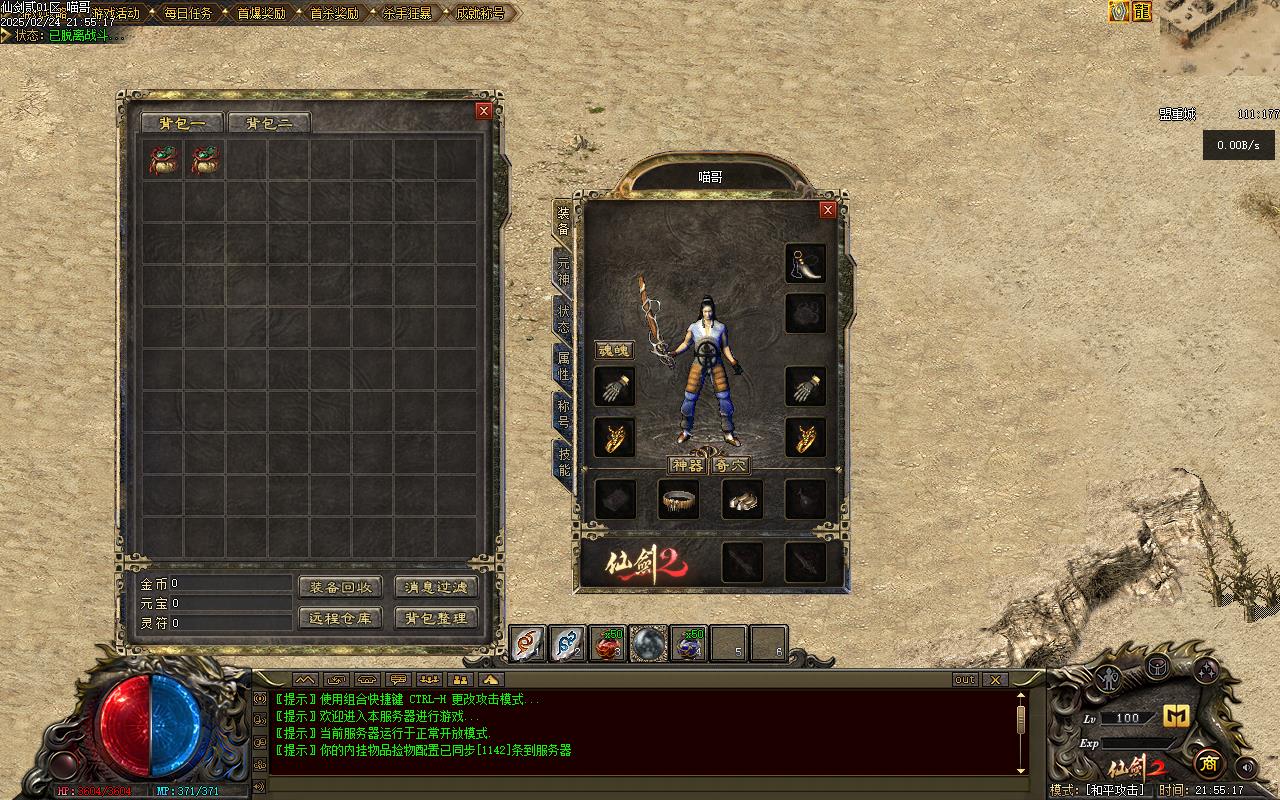
Task: Close the backpack window
Action: coord(484,111)
